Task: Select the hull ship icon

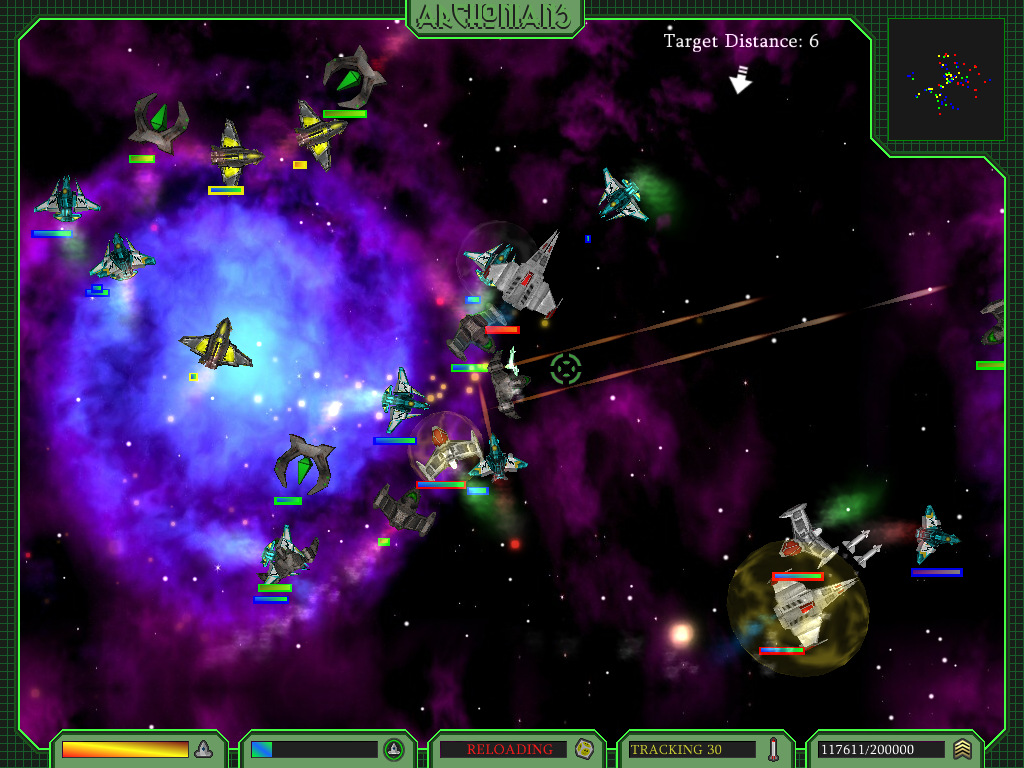Action: point(204,749)
